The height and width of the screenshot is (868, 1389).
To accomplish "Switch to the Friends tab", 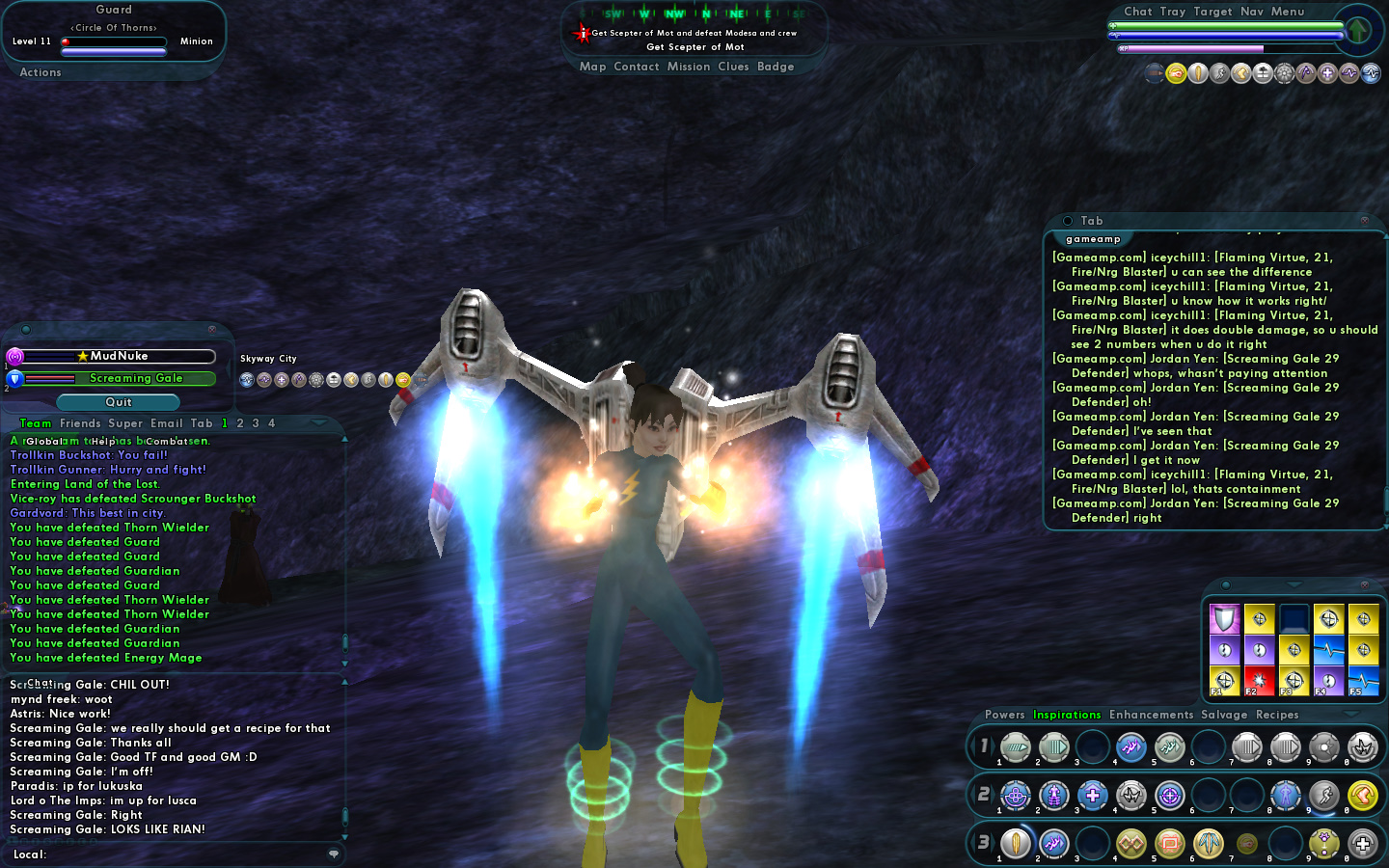I will 80,423.
